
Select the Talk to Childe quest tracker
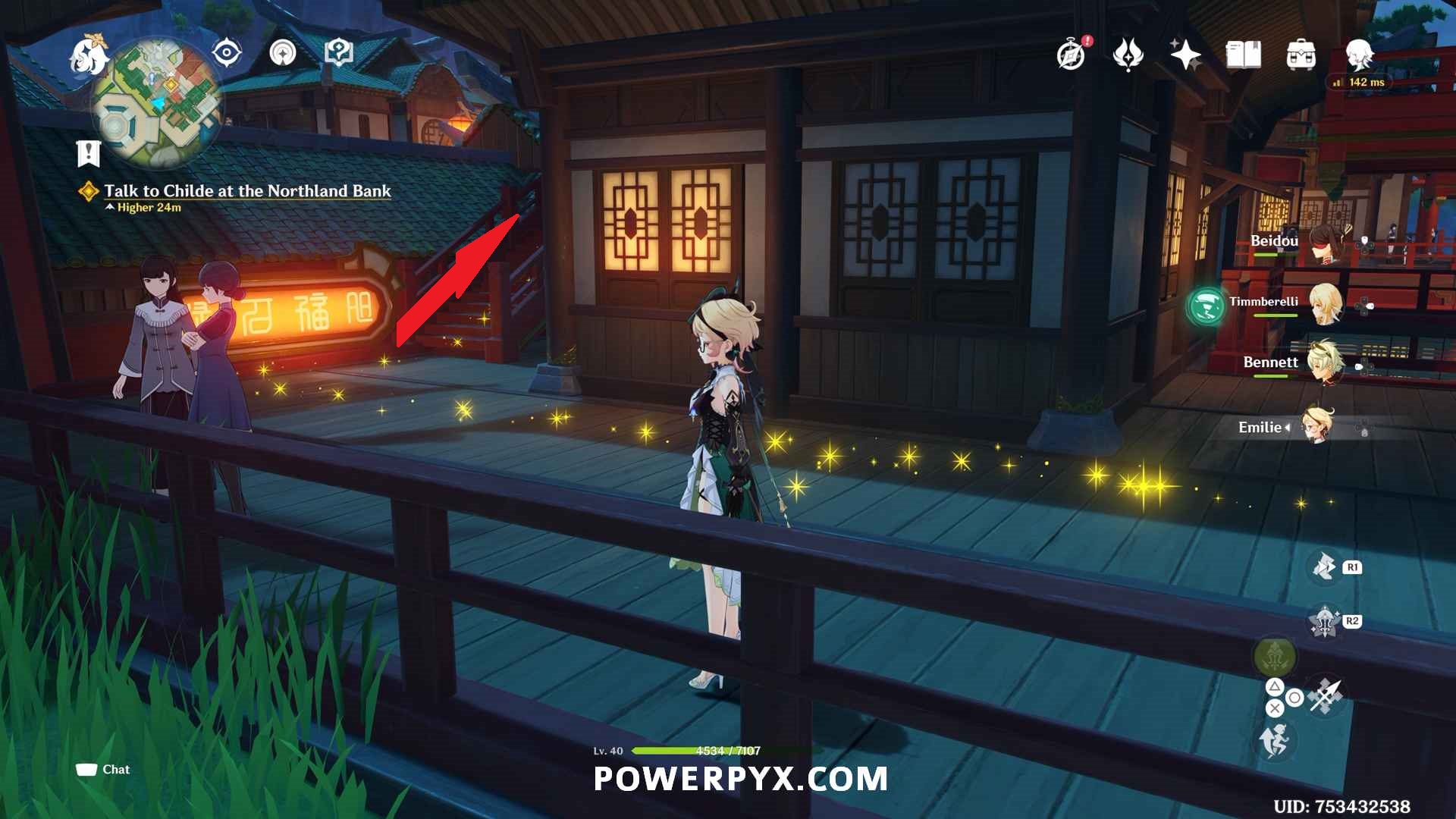coord(247,191)
